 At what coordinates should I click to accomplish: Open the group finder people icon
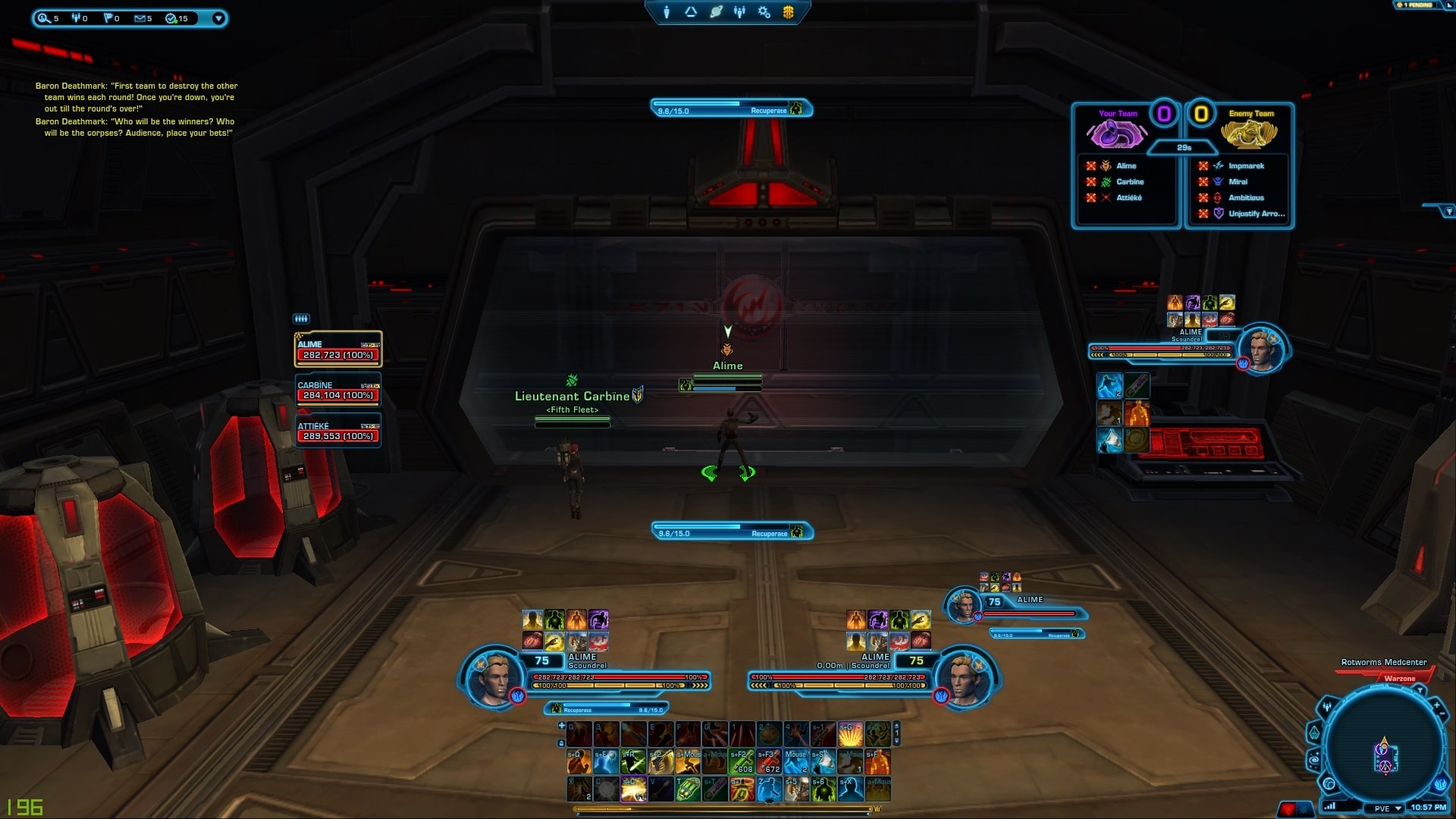[x=739, y=11]
